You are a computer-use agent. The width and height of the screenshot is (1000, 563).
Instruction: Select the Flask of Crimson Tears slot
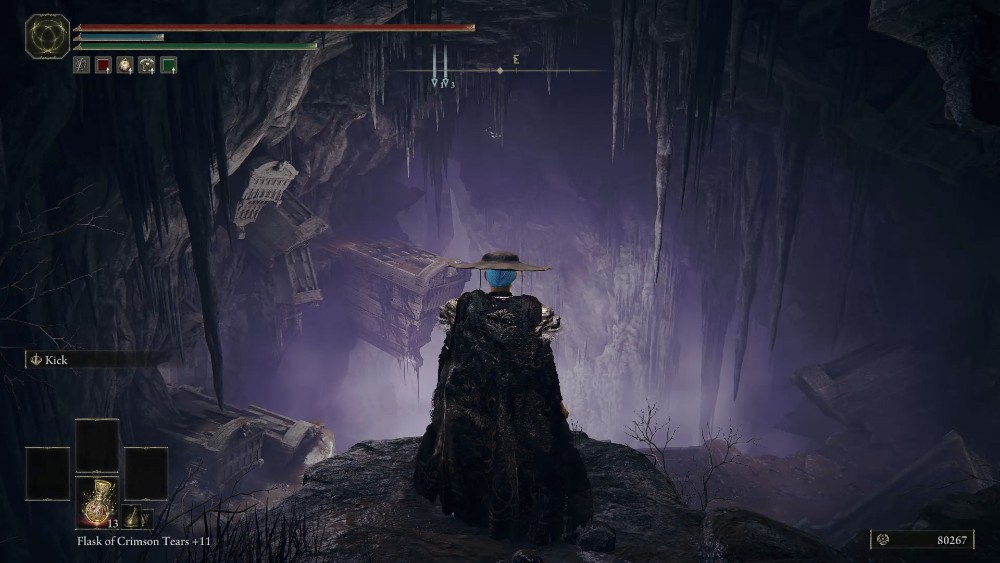(97, 501)
